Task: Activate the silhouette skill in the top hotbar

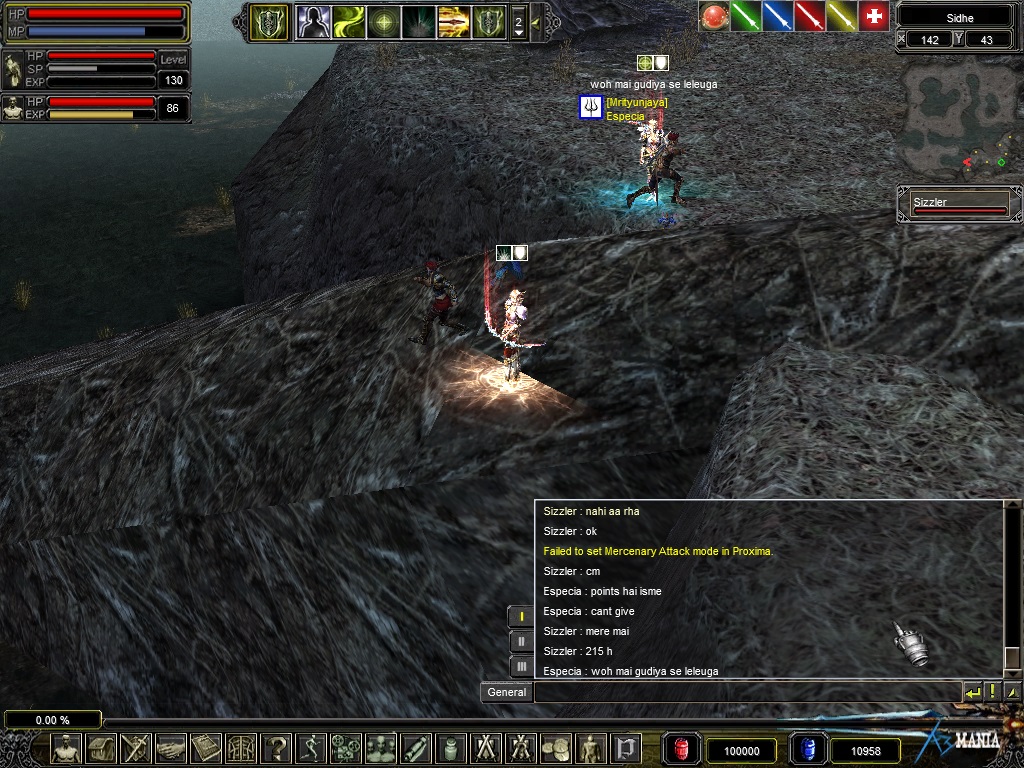Action: [313, 21]
